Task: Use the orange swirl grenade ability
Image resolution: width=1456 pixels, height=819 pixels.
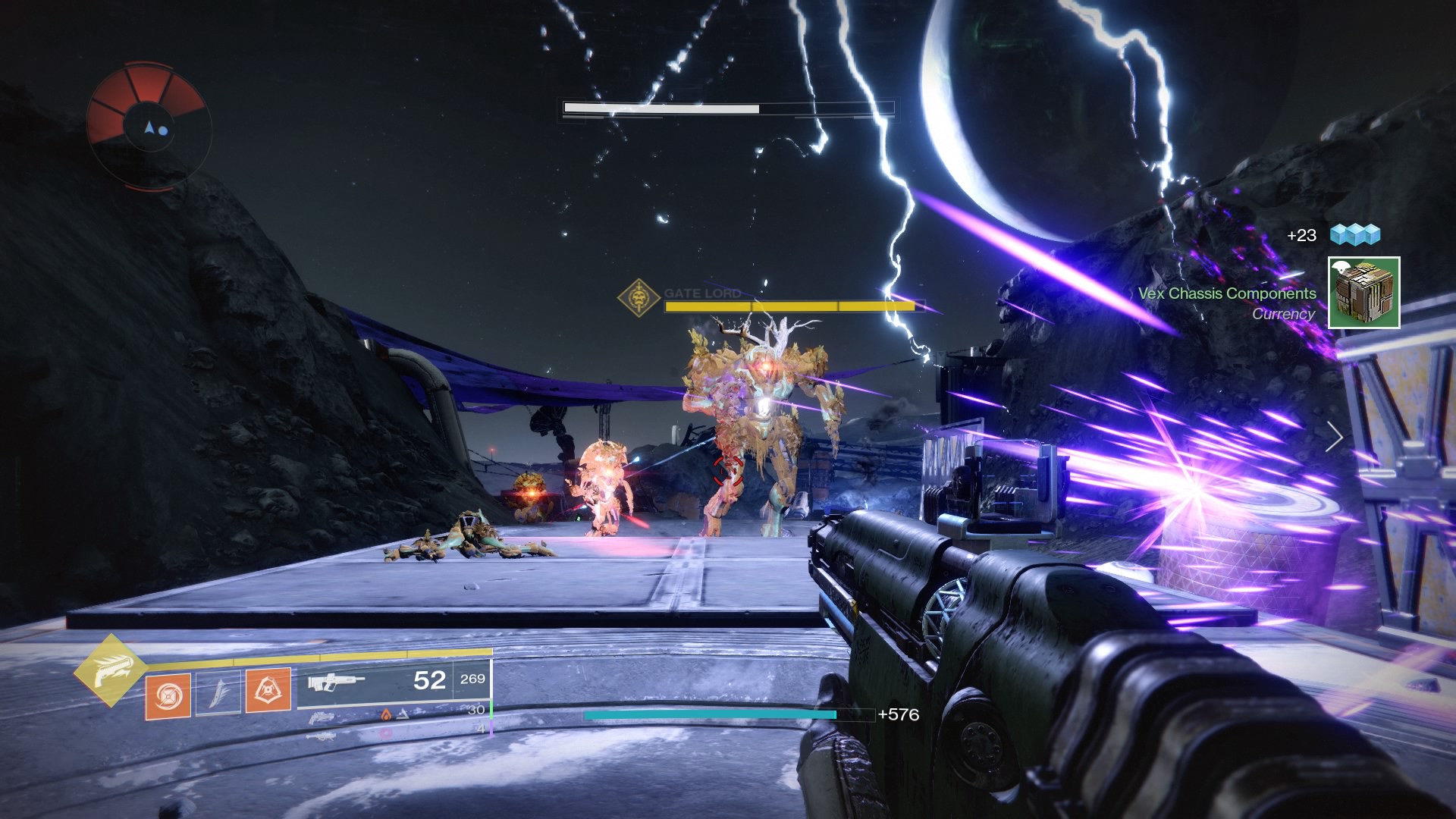Action: (168, 694)
